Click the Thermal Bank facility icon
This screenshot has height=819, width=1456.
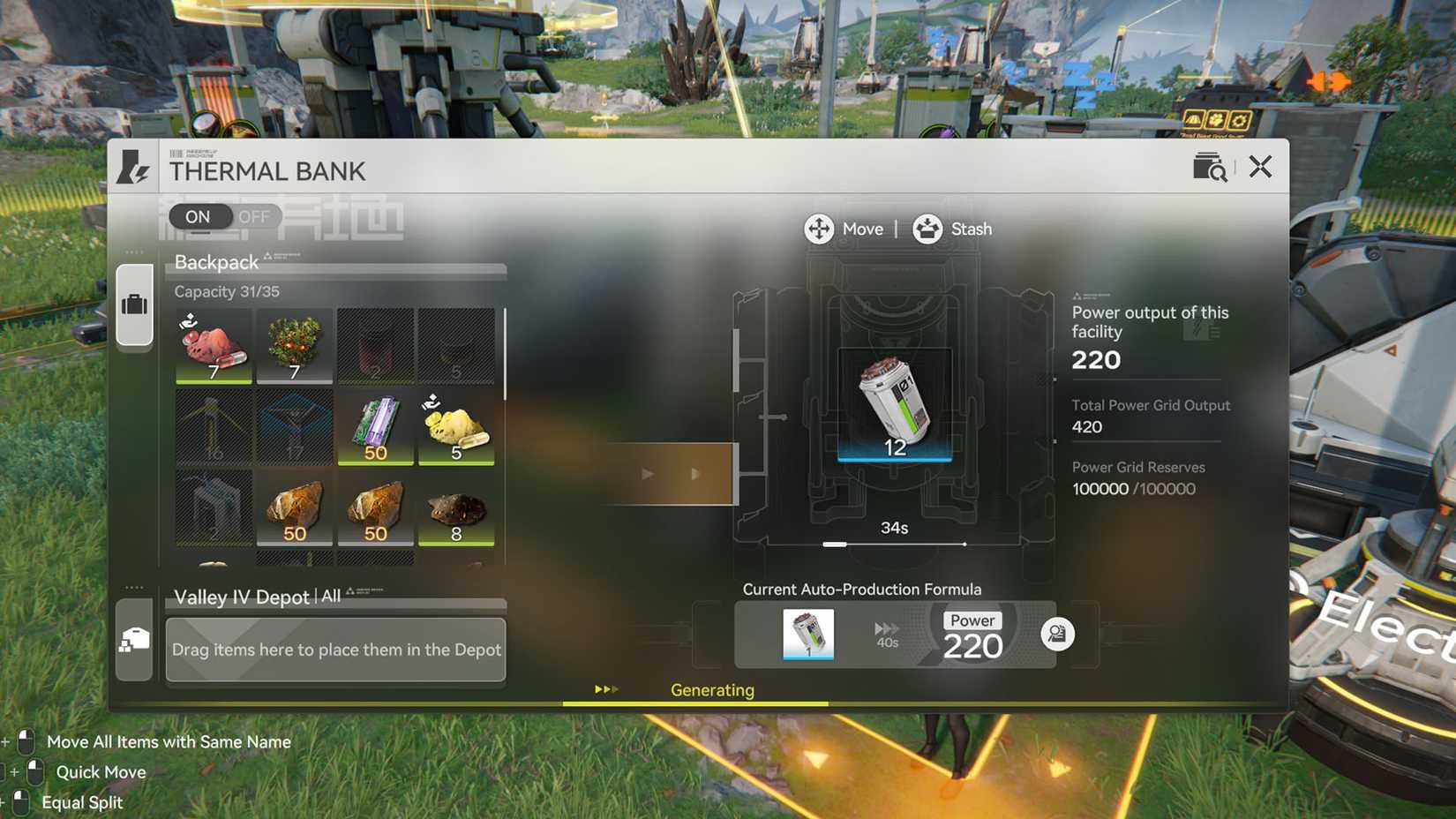(132, 166)
